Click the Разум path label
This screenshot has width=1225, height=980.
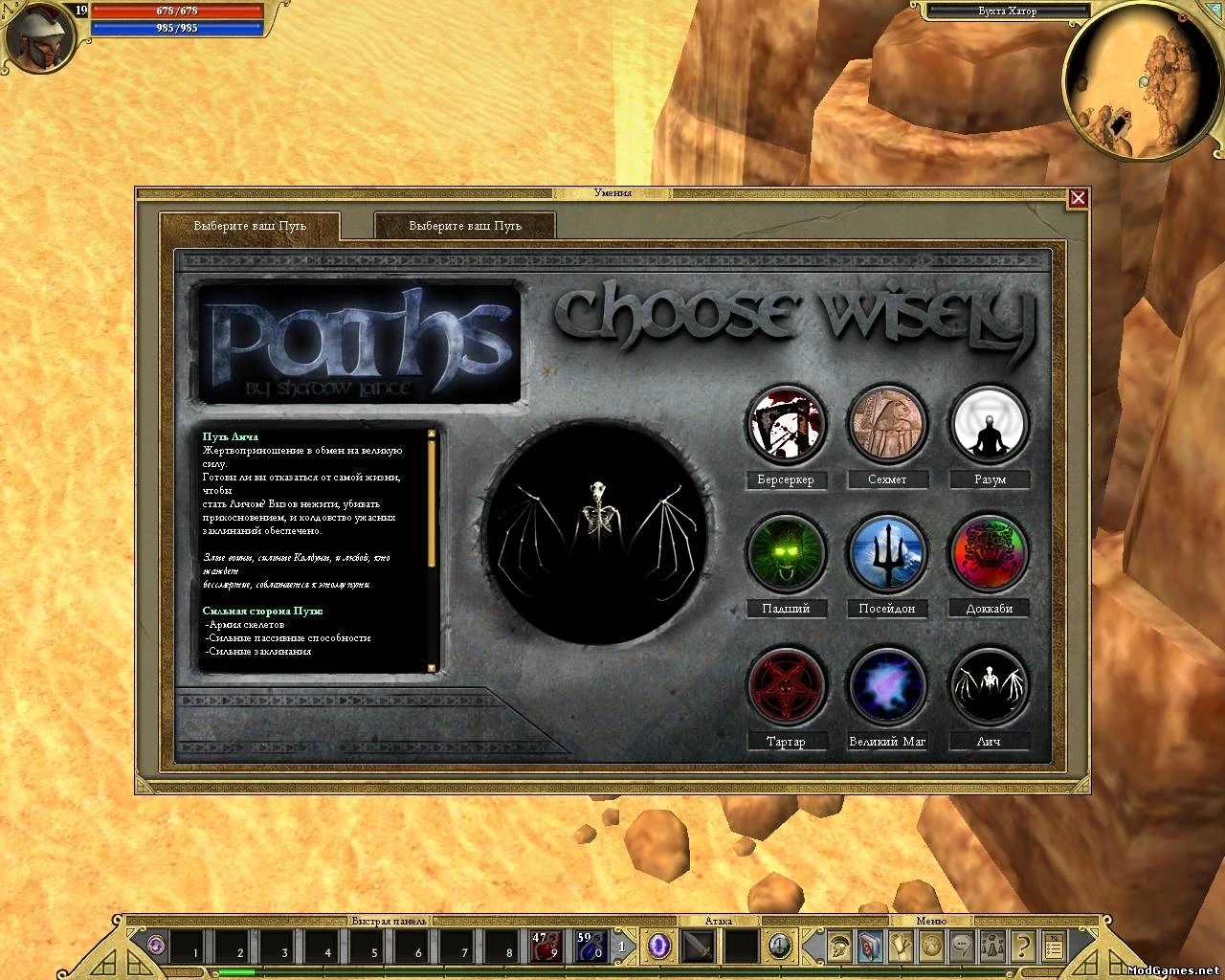click(x=989, y=480)
